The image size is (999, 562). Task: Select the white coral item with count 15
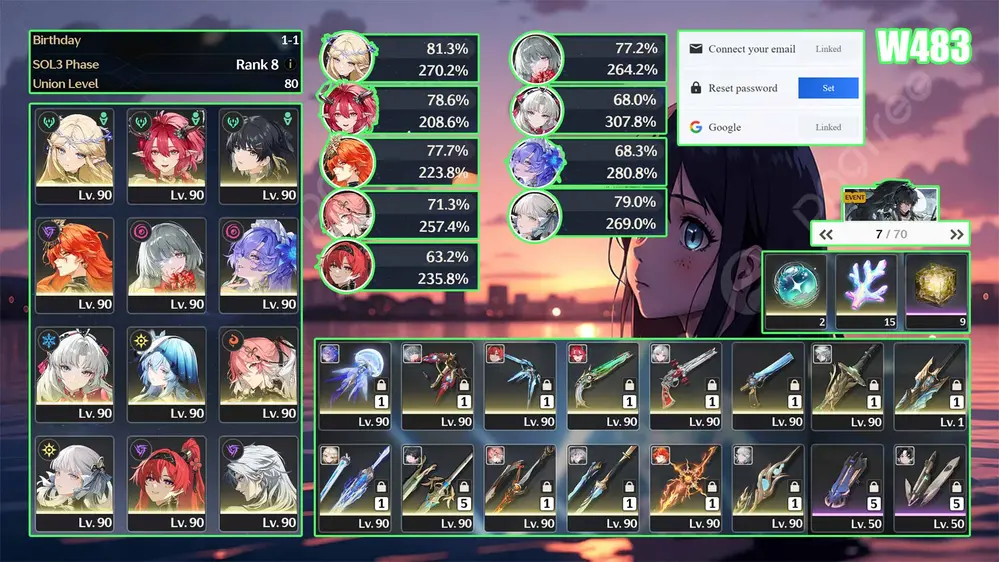(x=866, y=292)
